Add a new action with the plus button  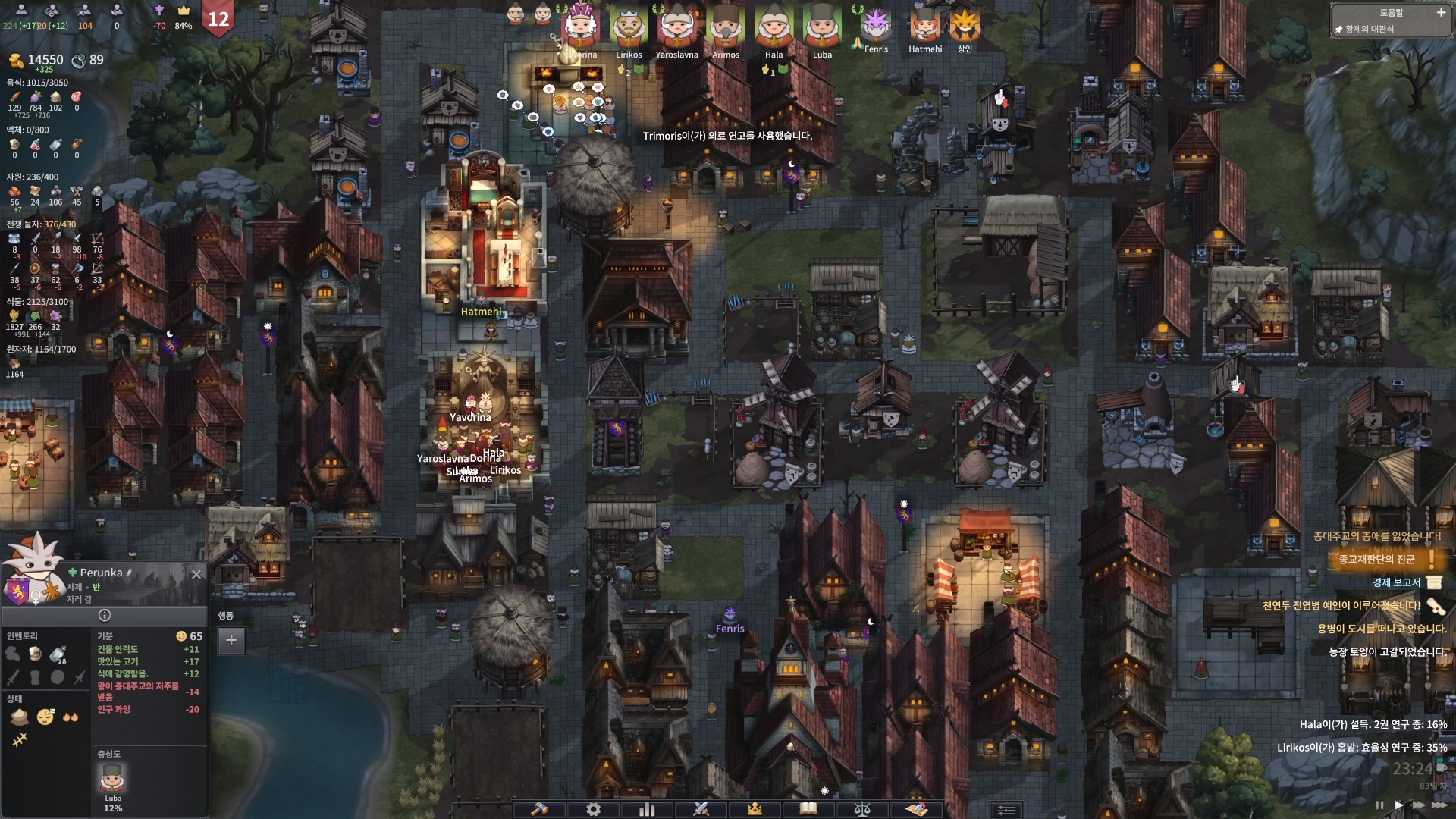231,640
